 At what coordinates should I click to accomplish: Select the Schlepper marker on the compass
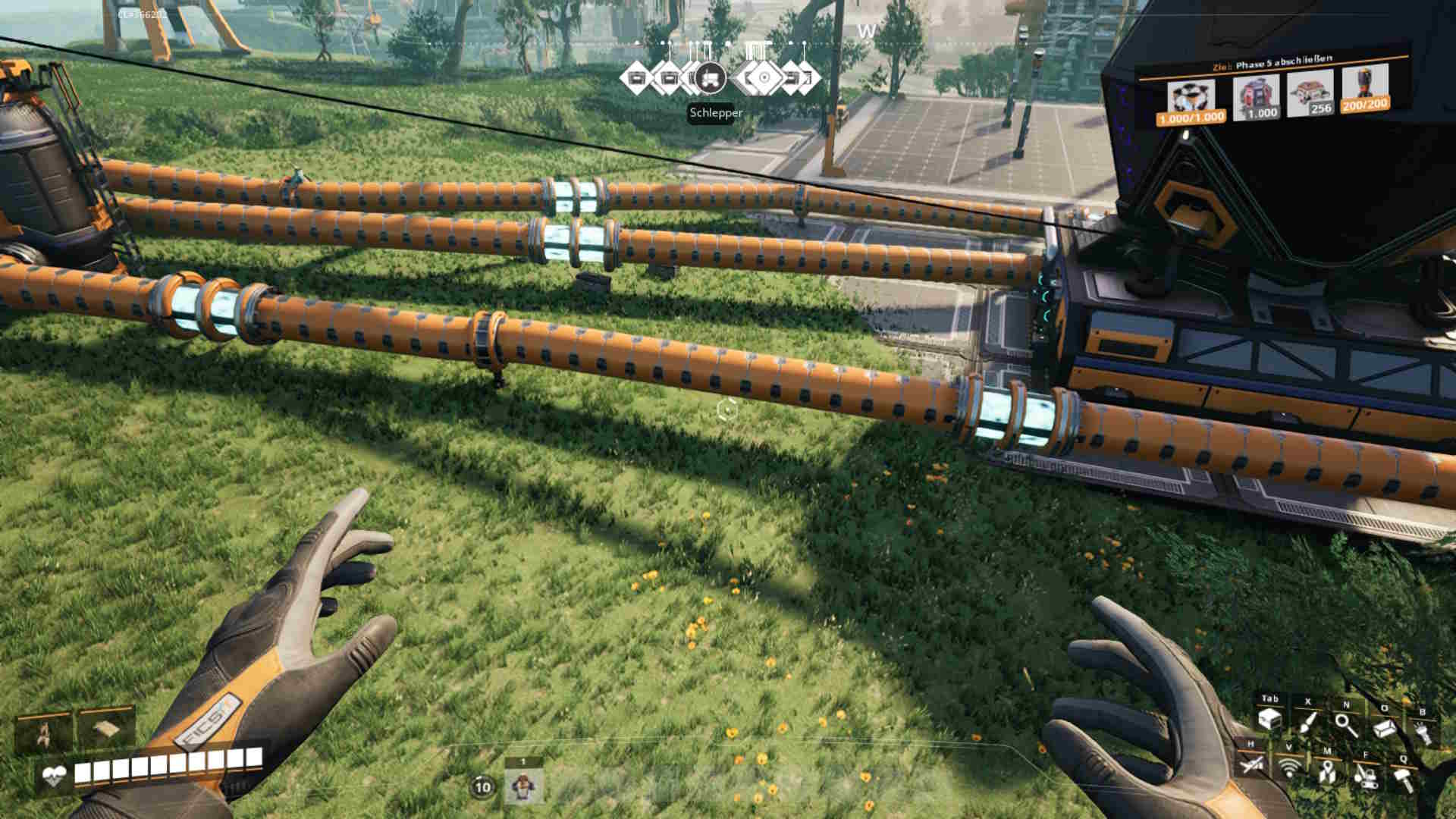710,77
